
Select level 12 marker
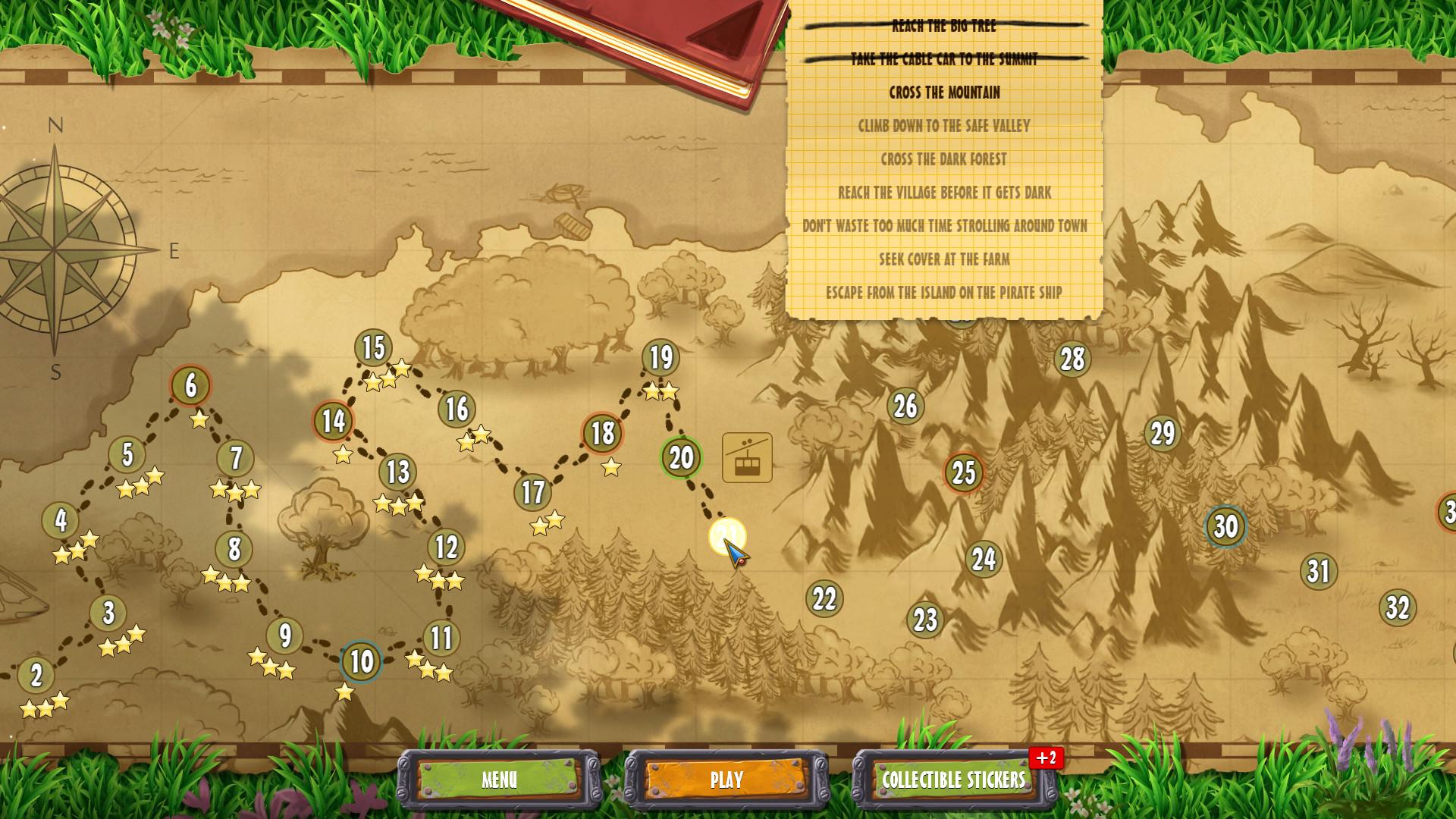pyautogui.click(x=446, y=547)
